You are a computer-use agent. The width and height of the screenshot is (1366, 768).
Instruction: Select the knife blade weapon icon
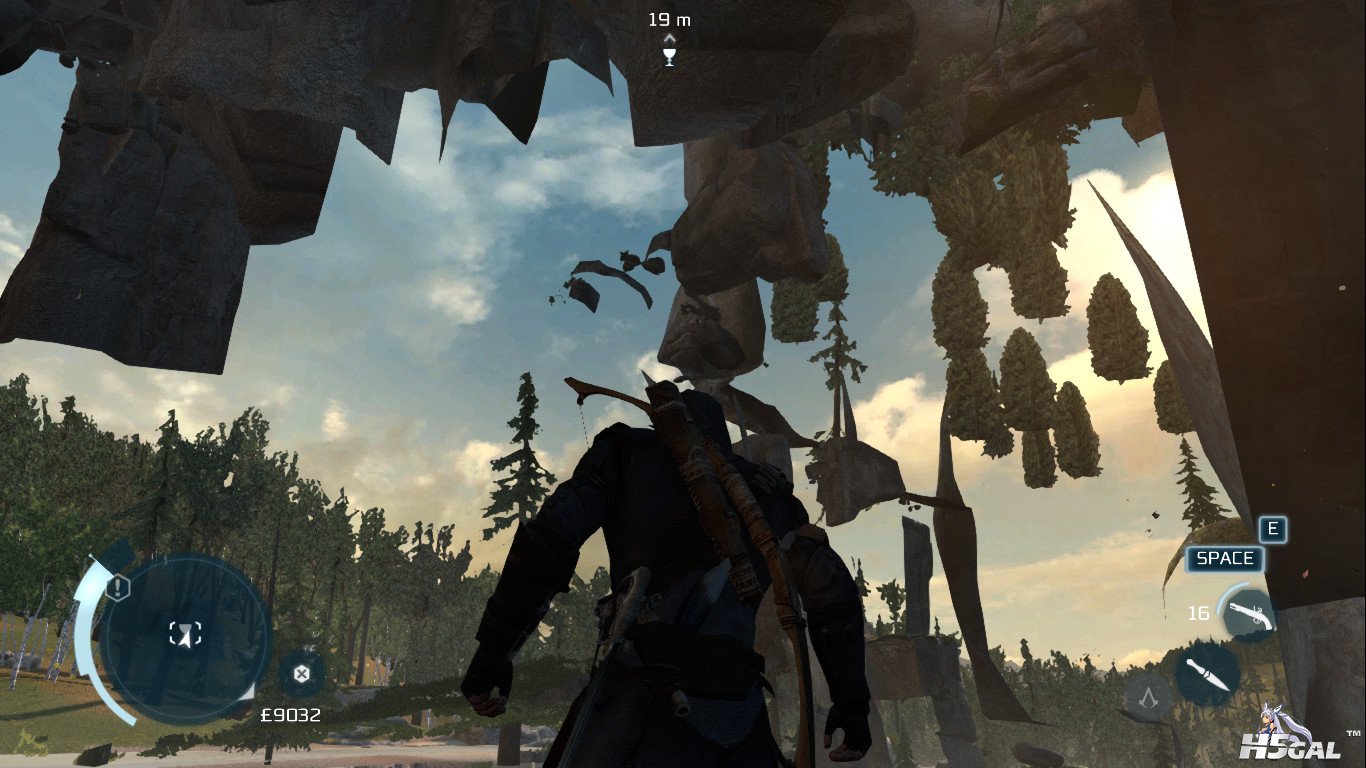tap(1207, 674)
